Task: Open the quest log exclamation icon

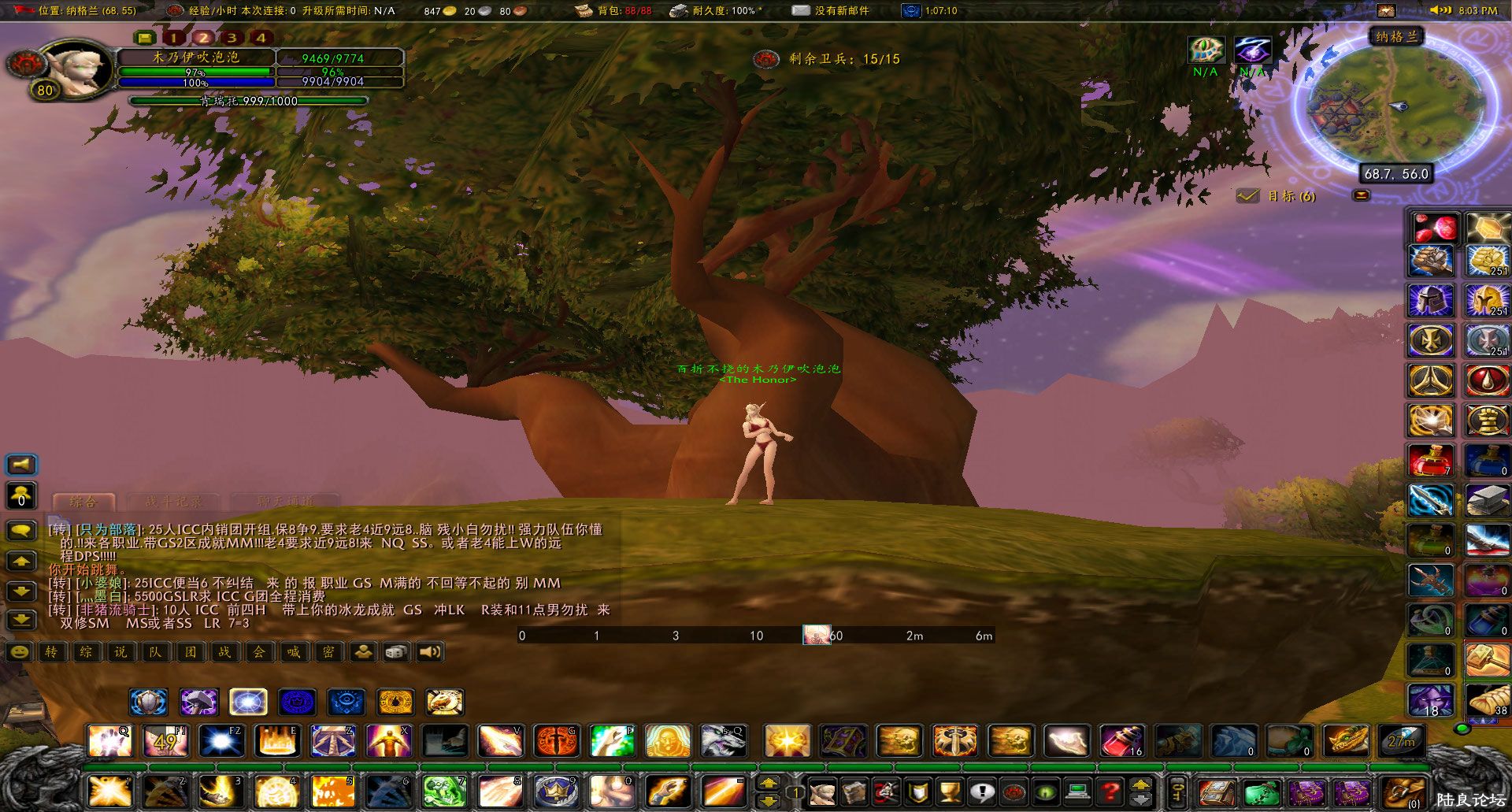Action: tap(983, 793)
